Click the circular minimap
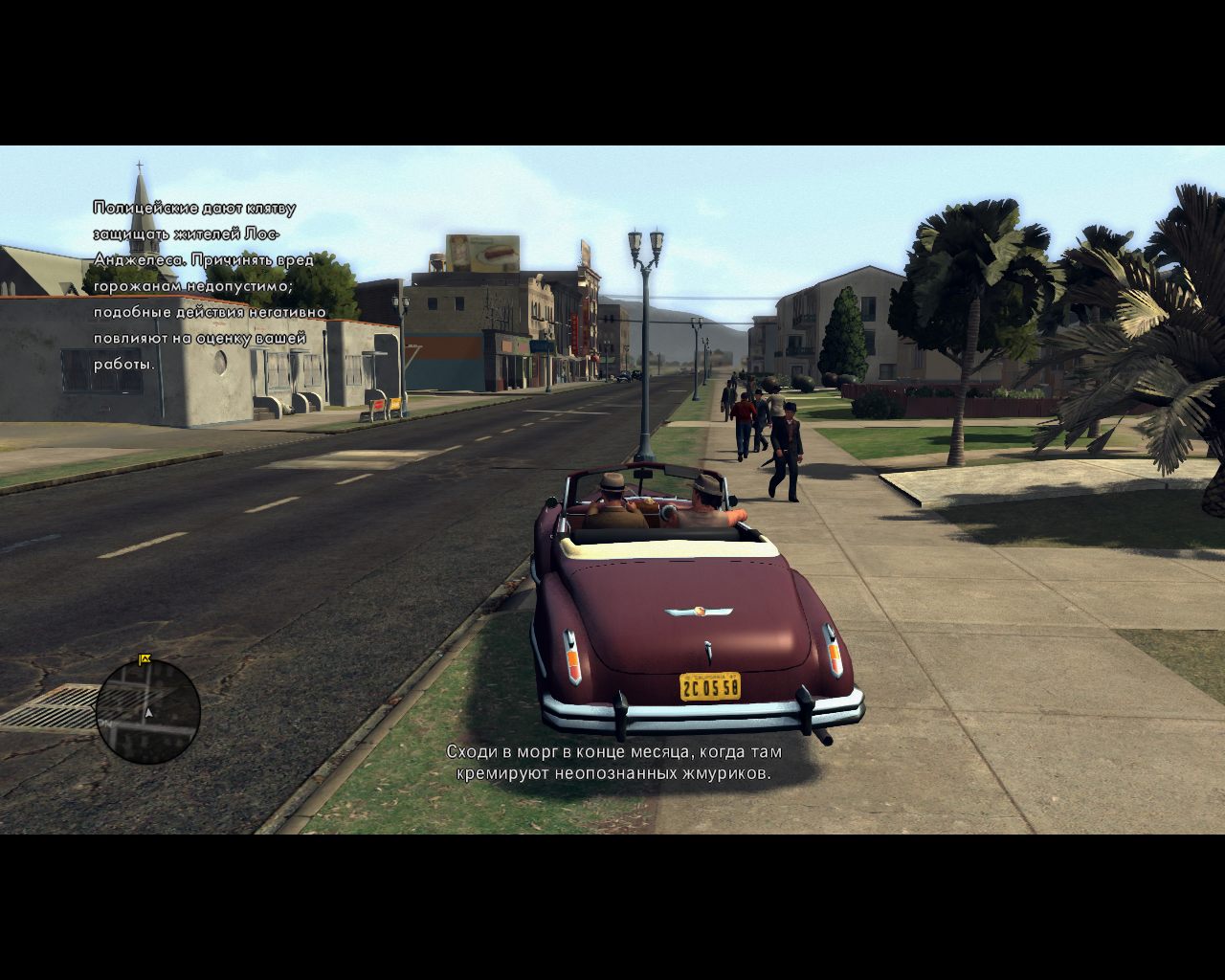 148,711
